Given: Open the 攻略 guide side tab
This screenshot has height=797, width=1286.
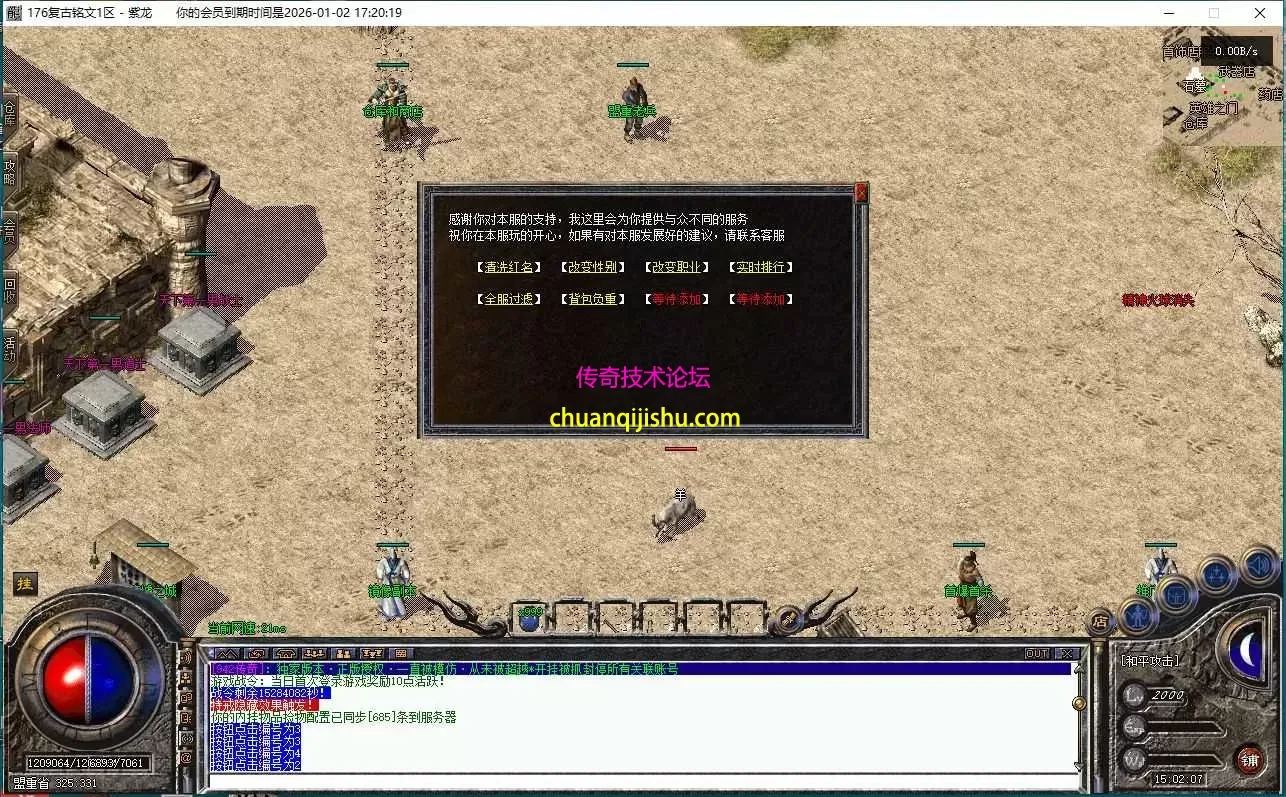Looking at the screenshot, I should (x=10, y=171).
